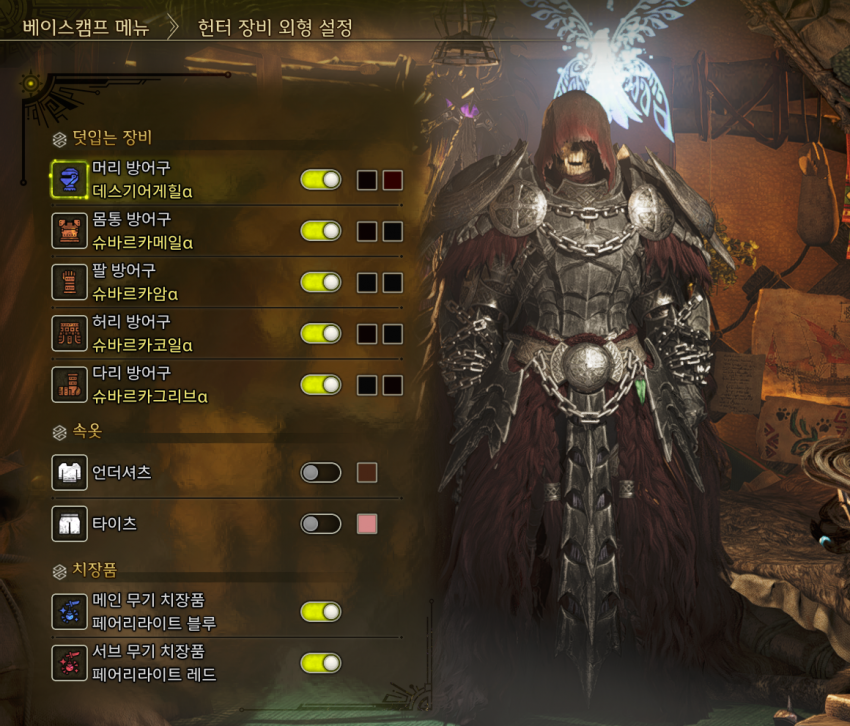Enable the 언더셔츠 toggle
Viewport: 850px width, 726px height.
pyautogui.click(x=321, y=472)
